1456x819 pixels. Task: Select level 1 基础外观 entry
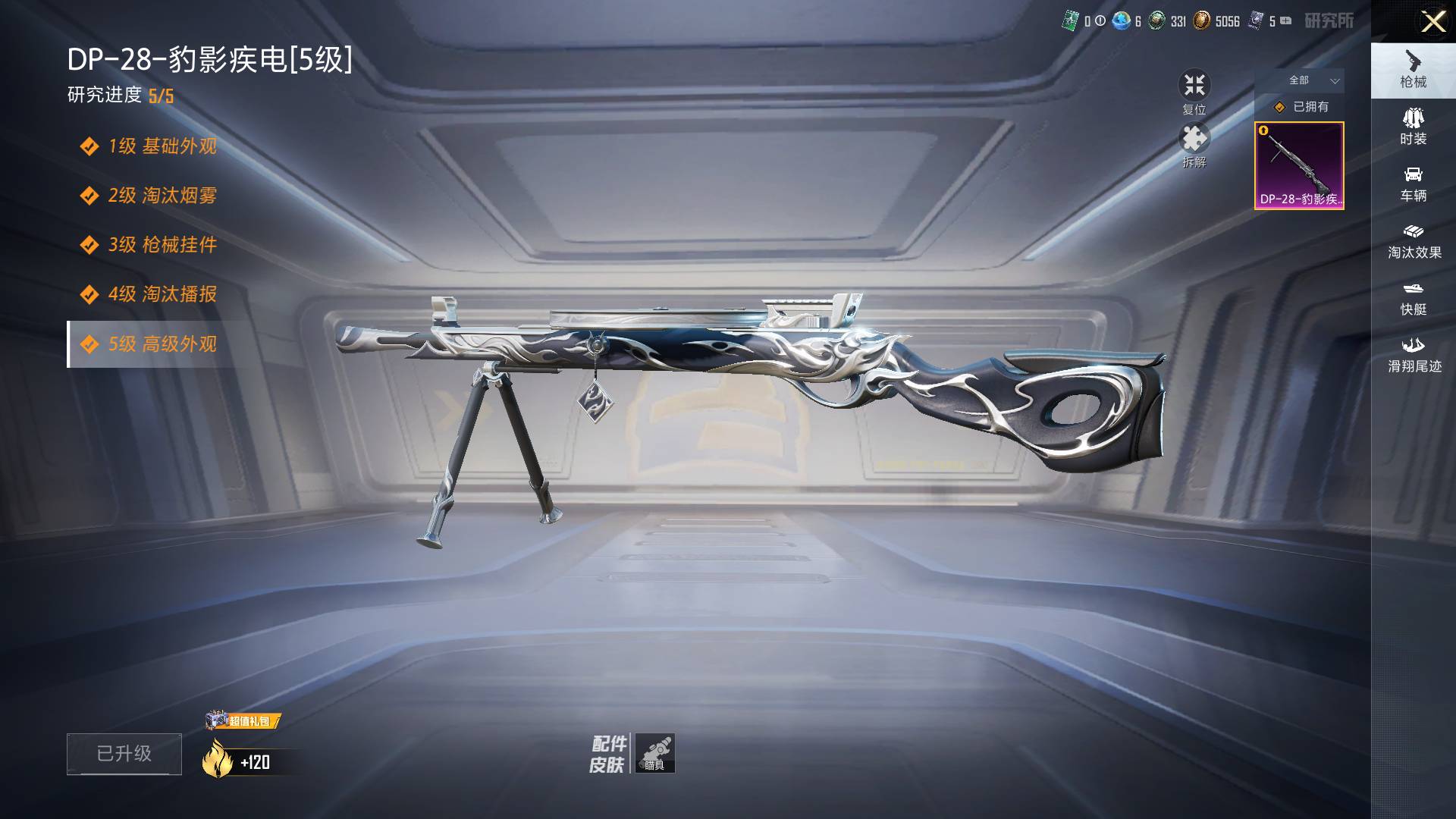pyautogui.click(x=162, y=146)
